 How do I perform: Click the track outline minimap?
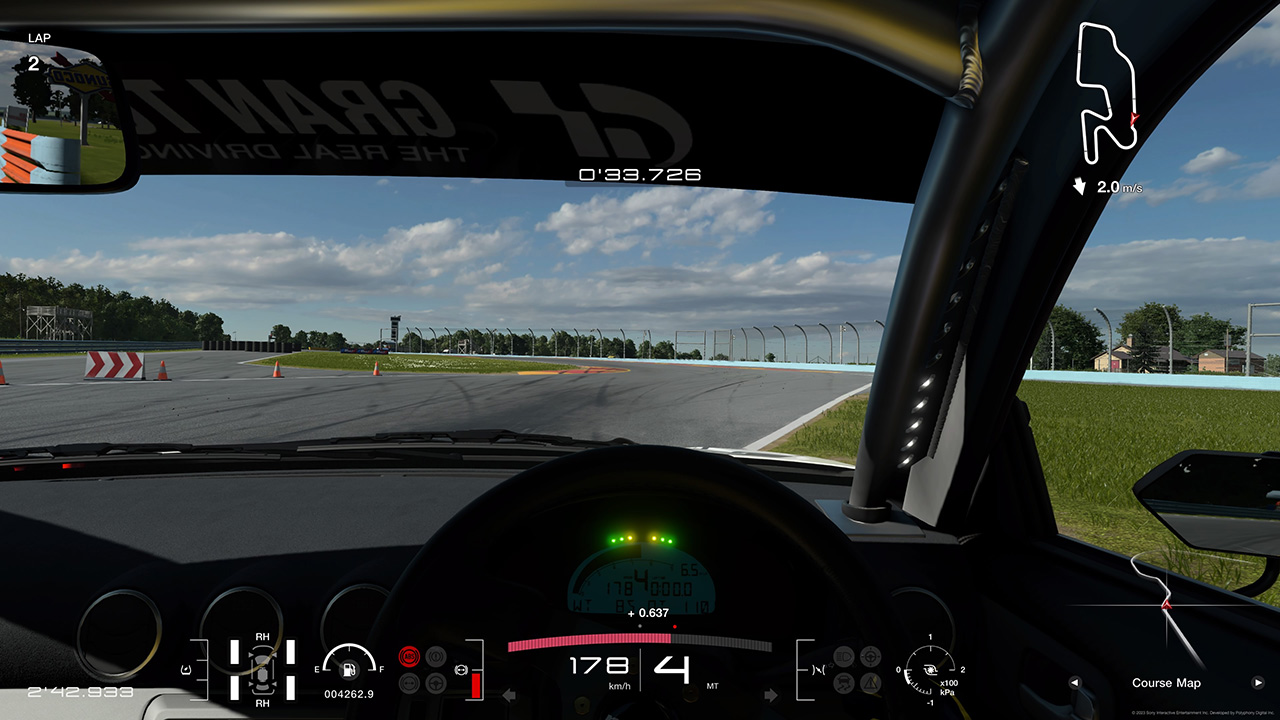[x=1107, y=90]
